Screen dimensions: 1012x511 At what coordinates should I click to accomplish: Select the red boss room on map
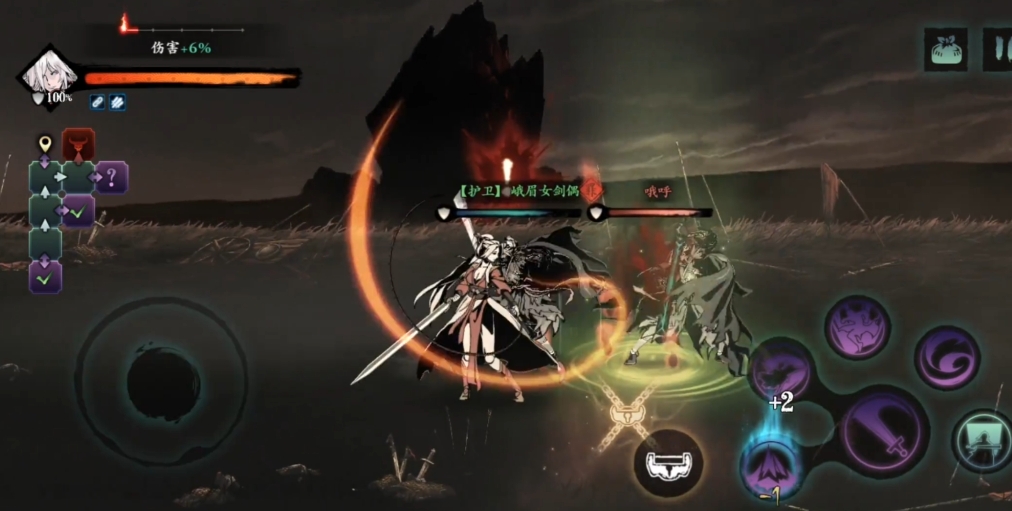tap(78, 145)
